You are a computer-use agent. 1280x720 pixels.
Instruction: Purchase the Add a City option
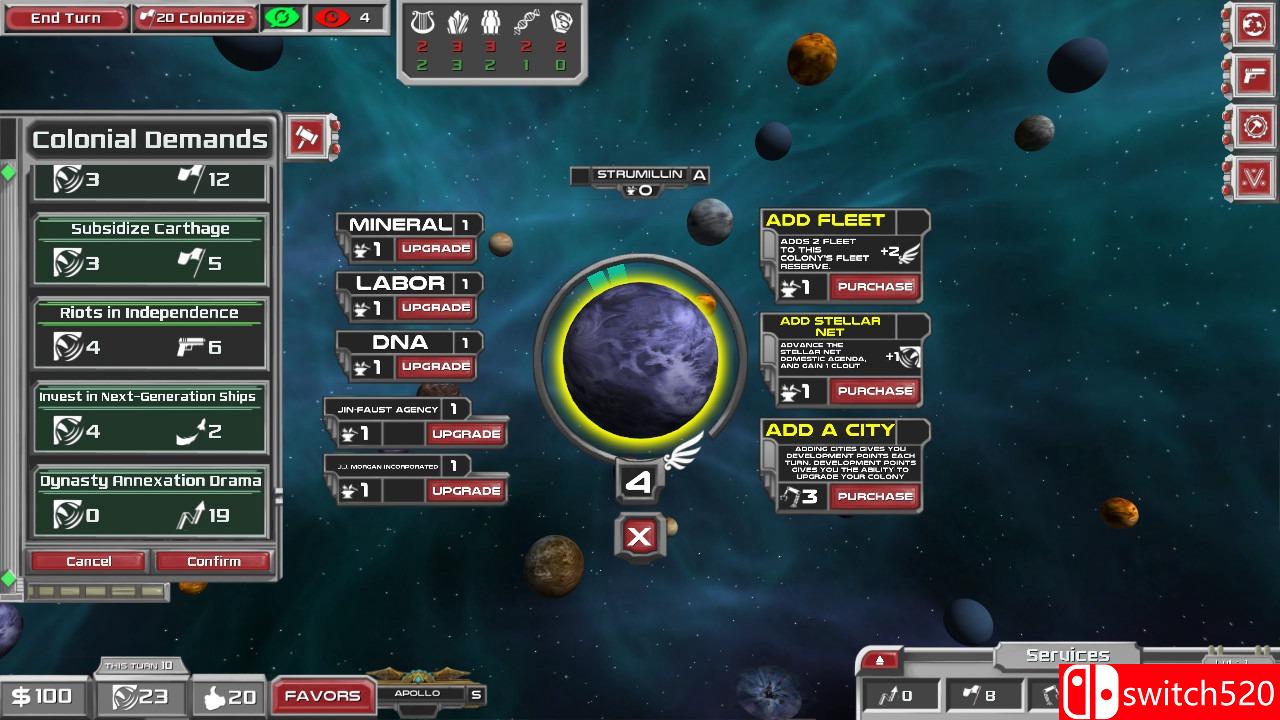[874, 496]
